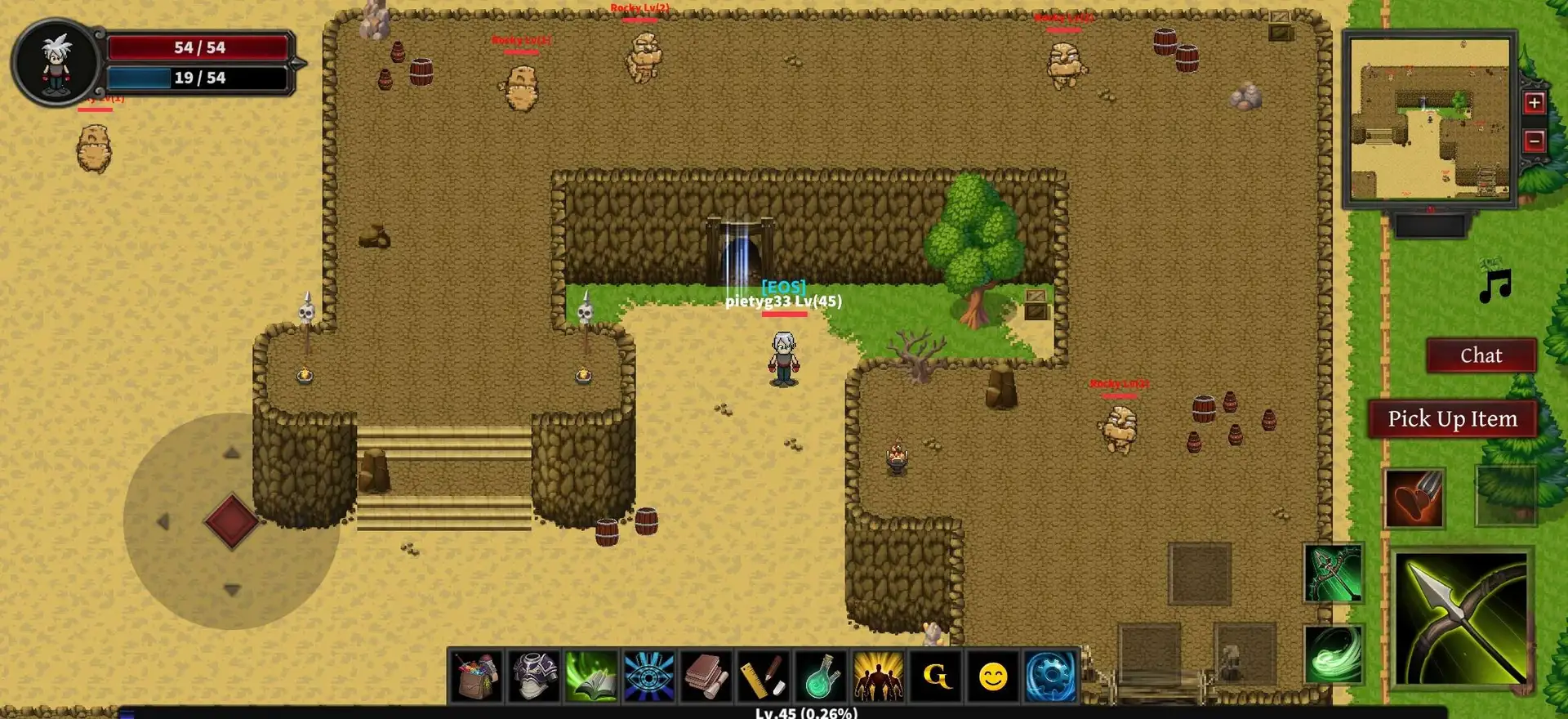Image resolution: width=1568 pixels, height=719 pixels.
Task: Tap the Pick Up Item button
Action: [1452, 418]
